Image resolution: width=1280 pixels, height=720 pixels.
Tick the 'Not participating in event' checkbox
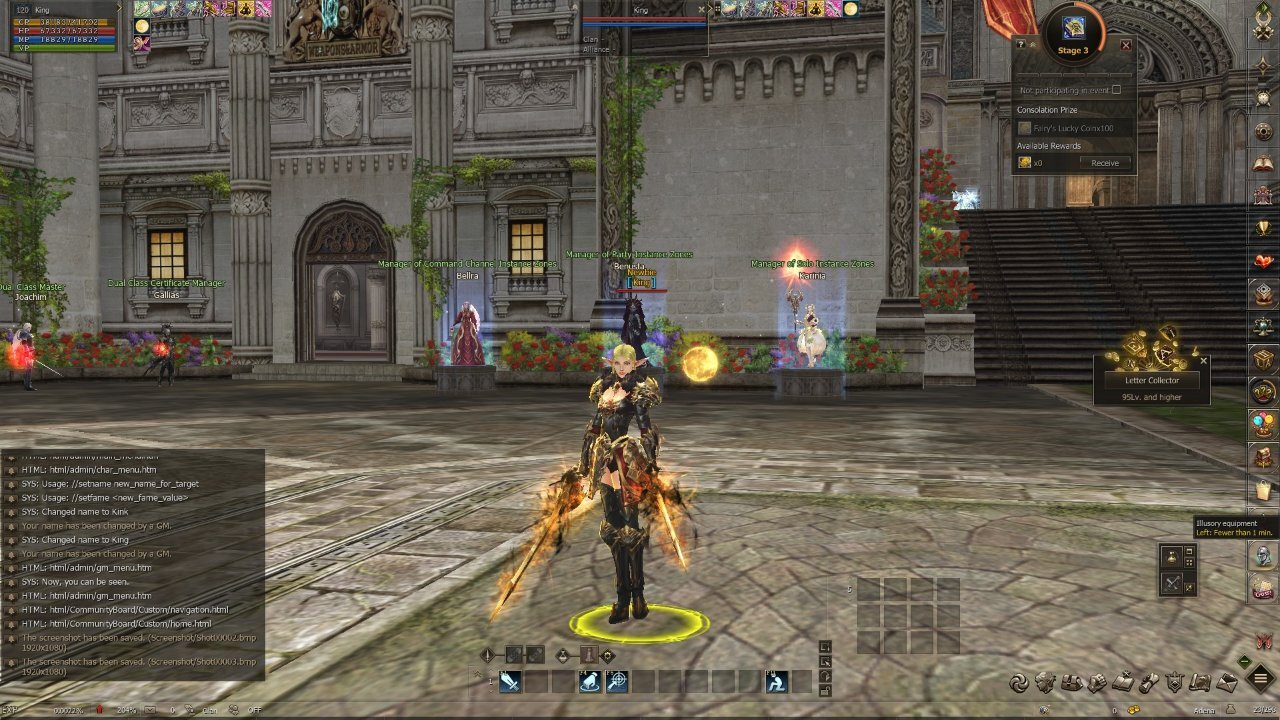pos(1116,90)
